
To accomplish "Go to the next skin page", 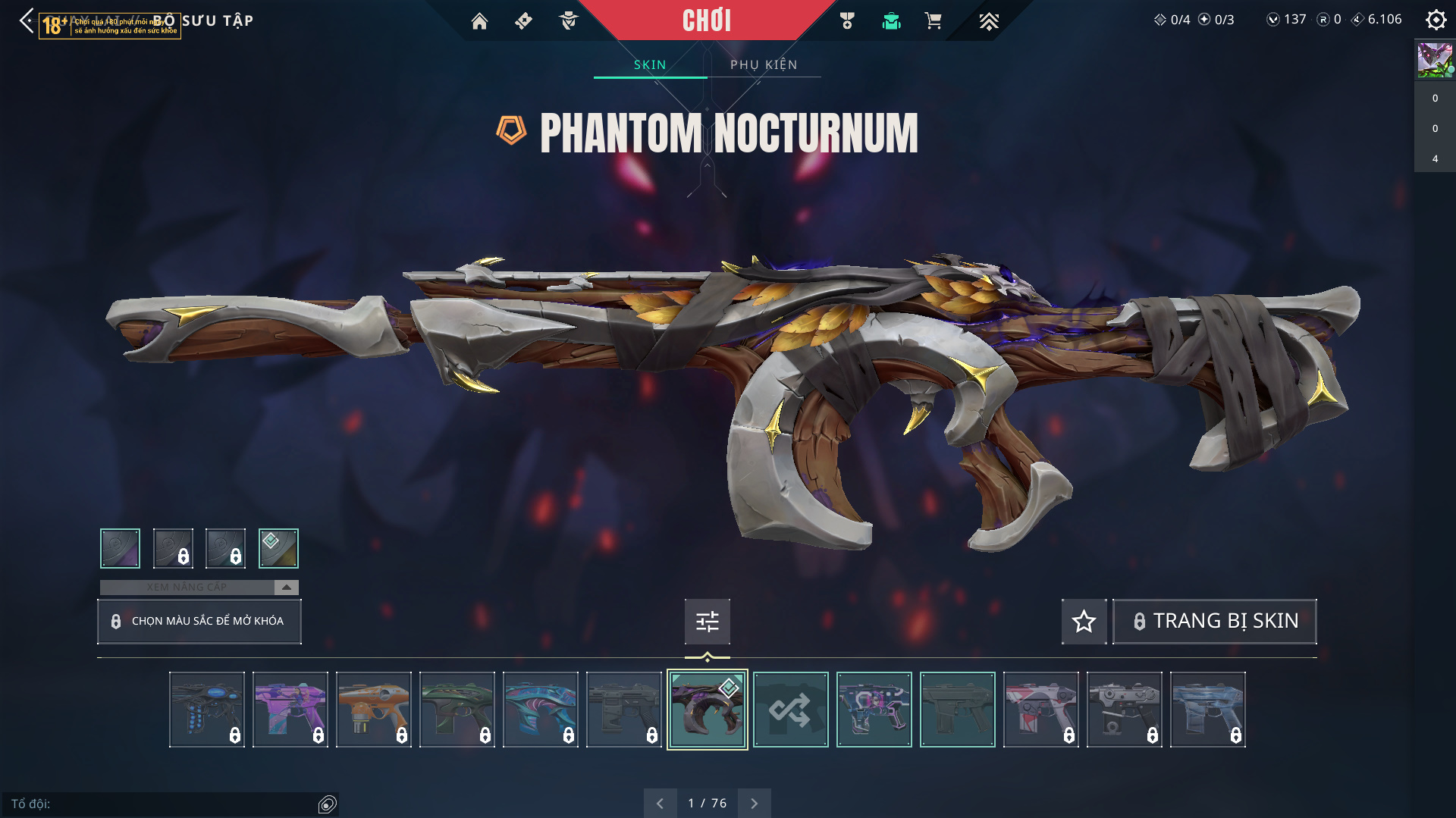I will pos(754,804).
